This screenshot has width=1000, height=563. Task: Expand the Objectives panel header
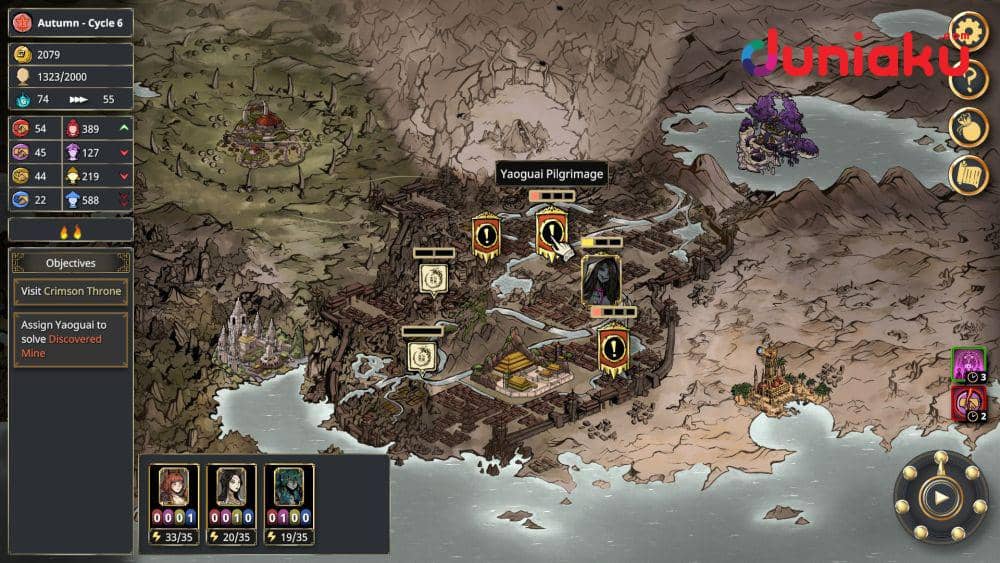(71, 263)
